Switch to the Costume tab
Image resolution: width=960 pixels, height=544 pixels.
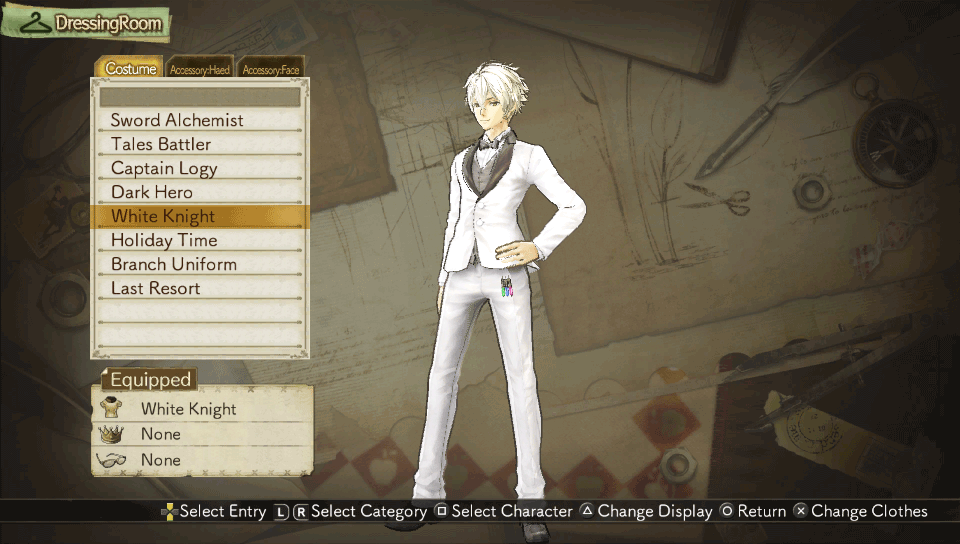131,69
